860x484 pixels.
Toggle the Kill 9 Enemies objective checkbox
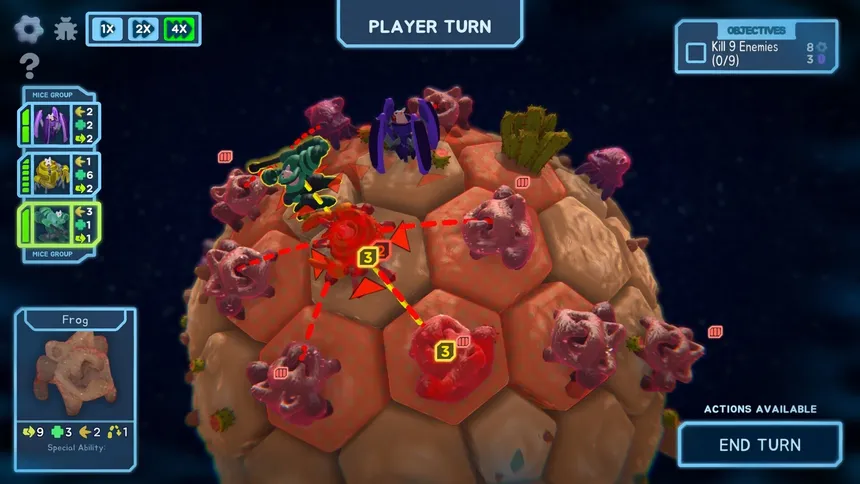696,53
